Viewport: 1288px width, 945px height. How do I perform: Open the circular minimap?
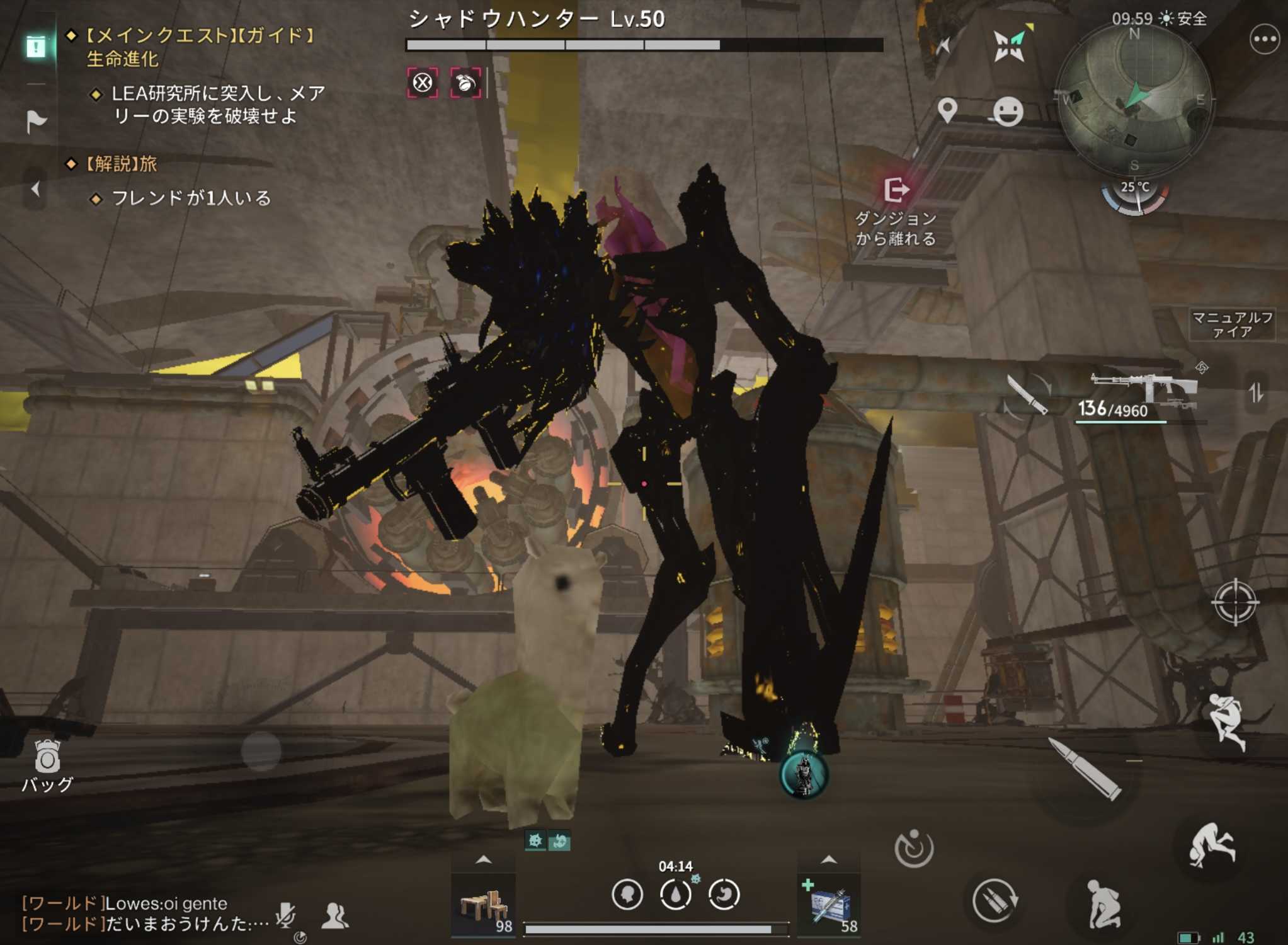(x=1135, y=100)
